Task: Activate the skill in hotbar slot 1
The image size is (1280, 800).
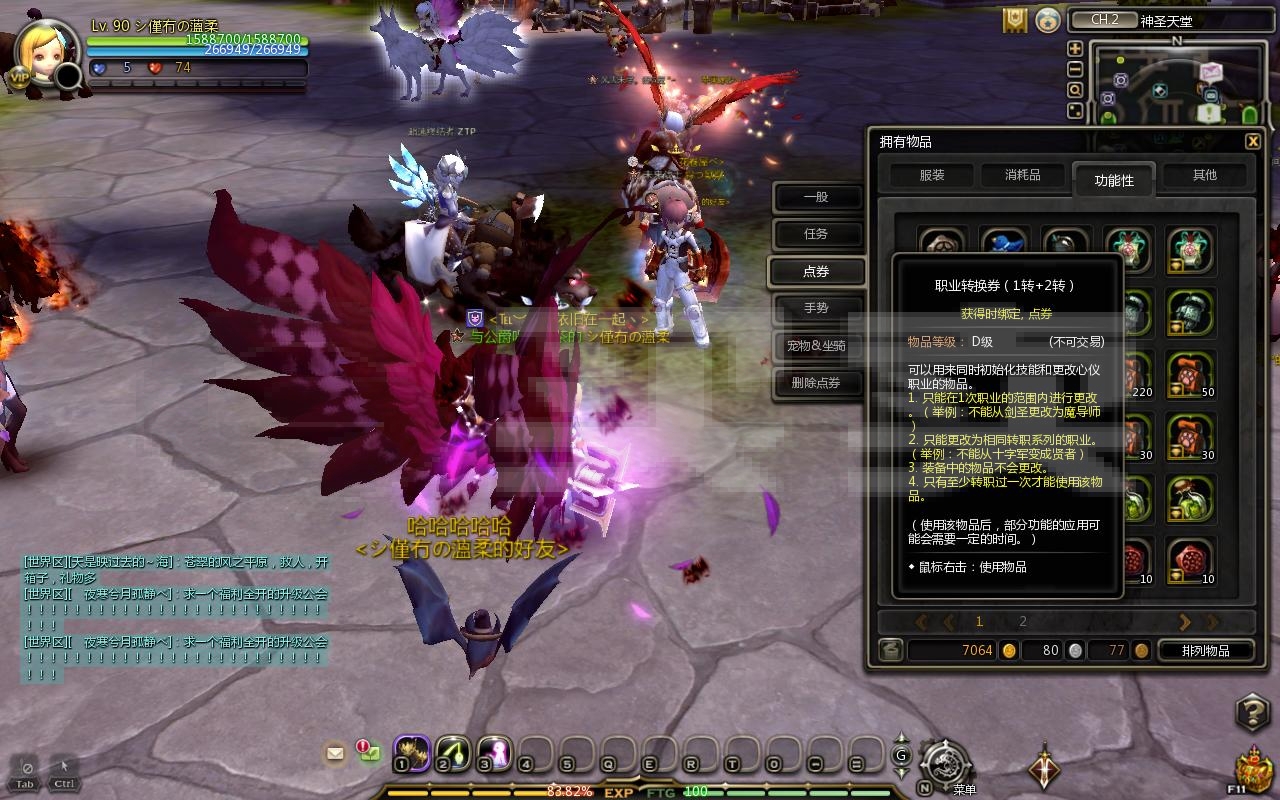Action: (x=412, y=751)
